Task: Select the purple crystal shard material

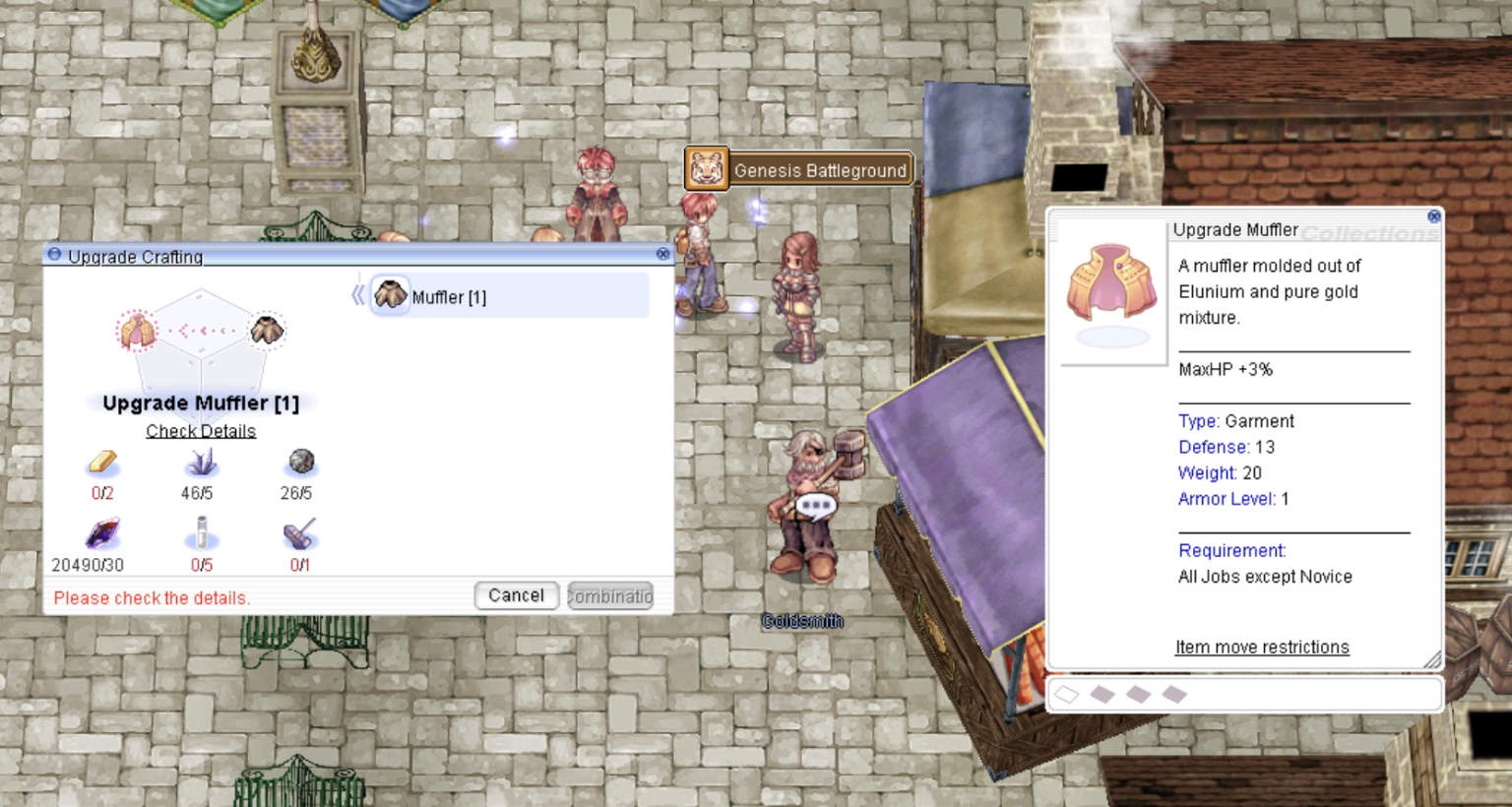Action: (x=201, y=462)
